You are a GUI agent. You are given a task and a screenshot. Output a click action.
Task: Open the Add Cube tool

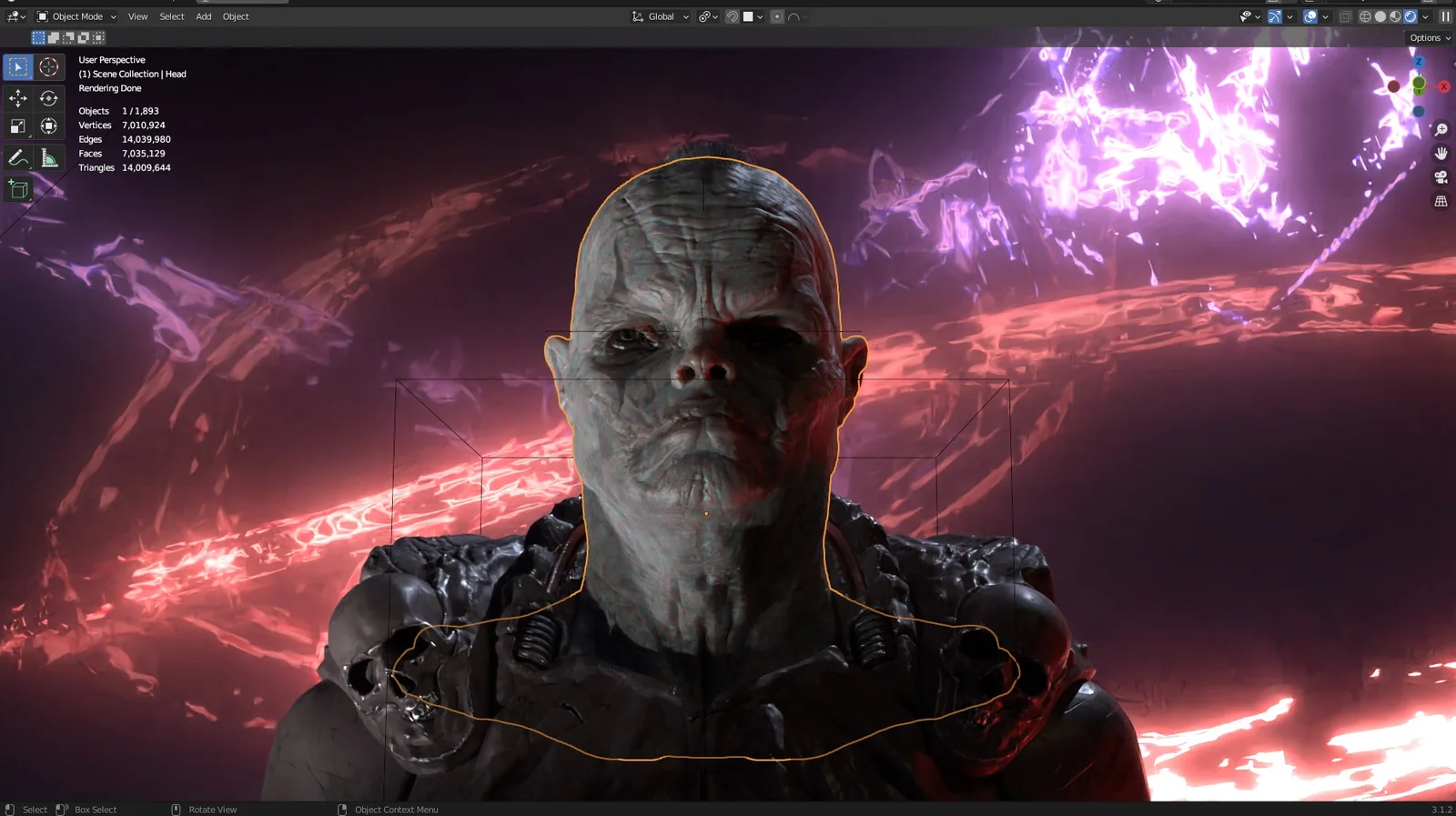coord(17,188)
